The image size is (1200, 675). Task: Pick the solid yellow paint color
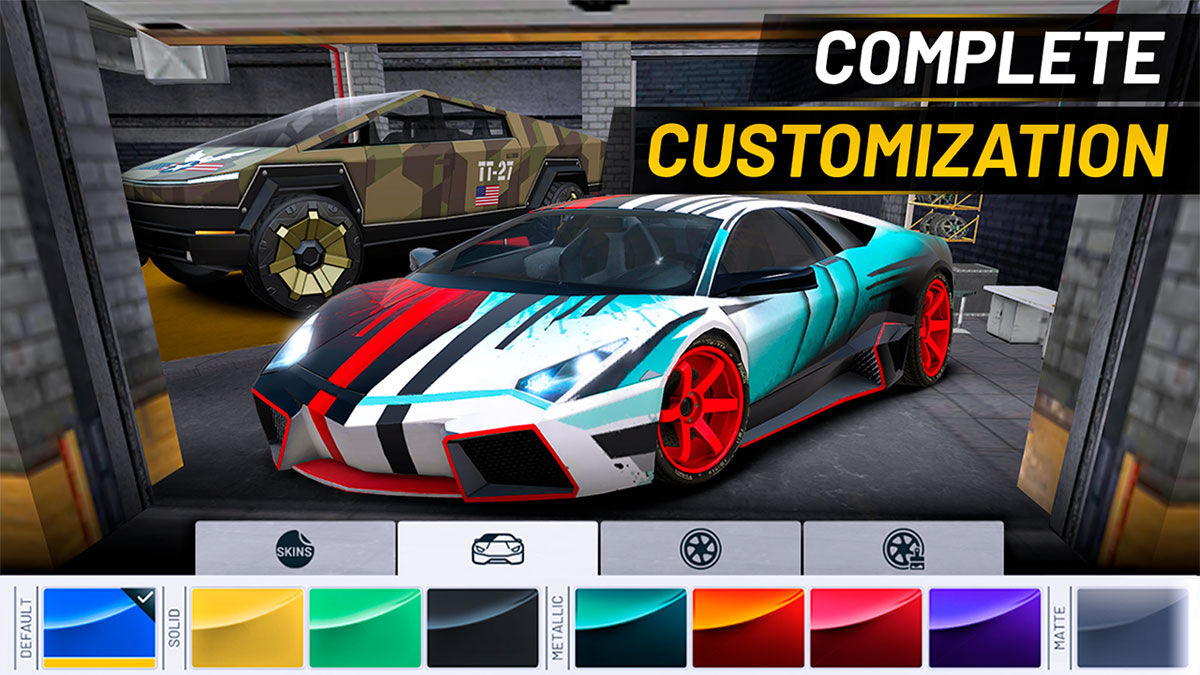pyautogui.click(x=247, y=627)
